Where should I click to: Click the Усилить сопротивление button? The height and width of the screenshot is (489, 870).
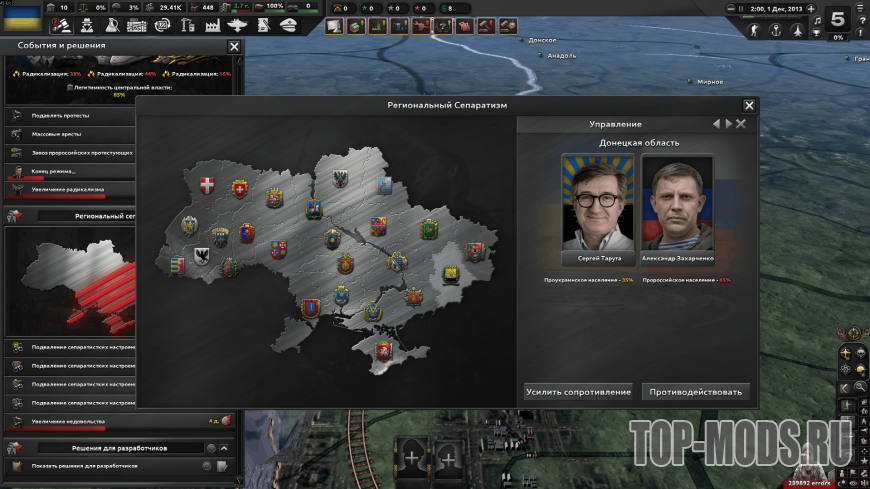point(578,392)
